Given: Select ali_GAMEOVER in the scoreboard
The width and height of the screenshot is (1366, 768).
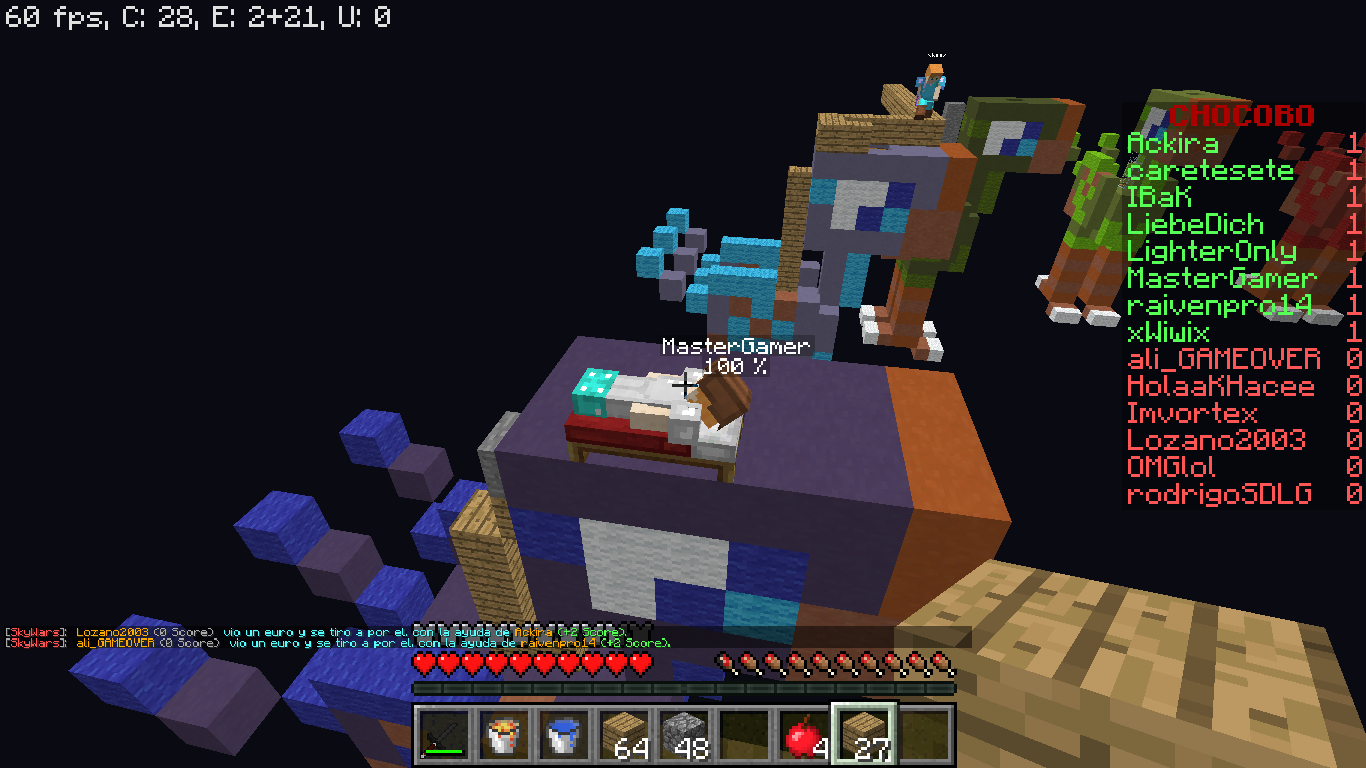Looking at the screenshot, I should coord(1223,359).
